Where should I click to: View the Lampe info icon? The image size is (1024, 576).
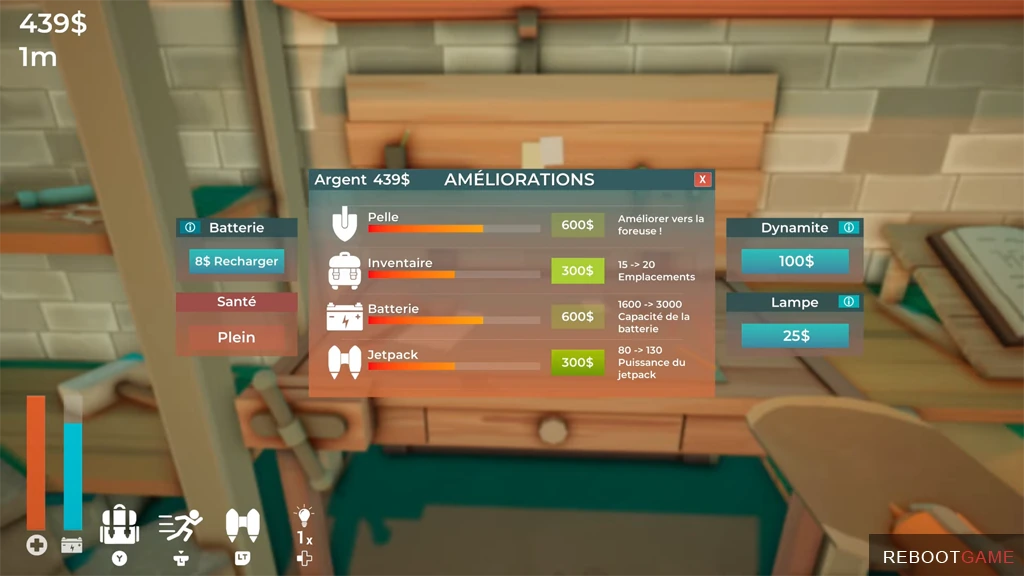849,302
